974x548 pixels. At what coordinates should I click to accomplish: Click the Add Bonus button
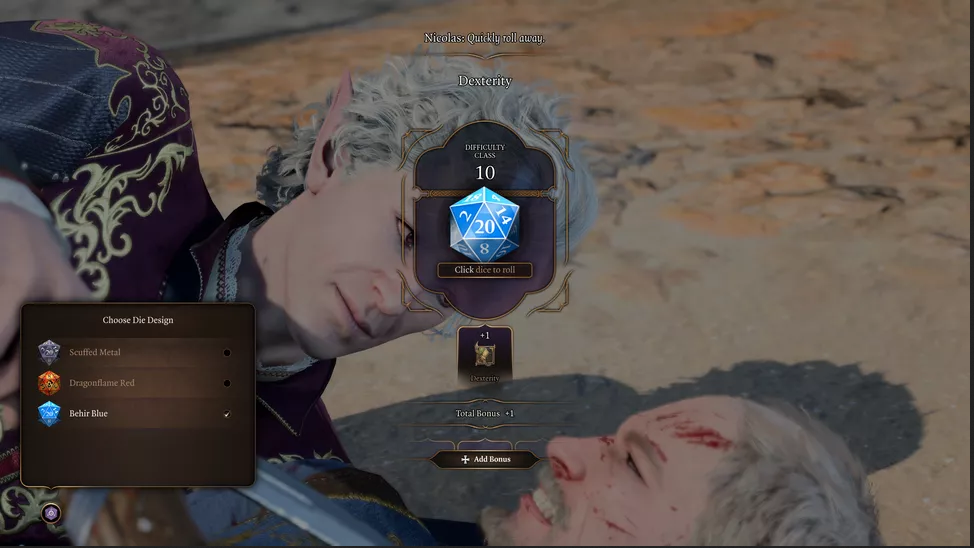(x=485, y=459)
